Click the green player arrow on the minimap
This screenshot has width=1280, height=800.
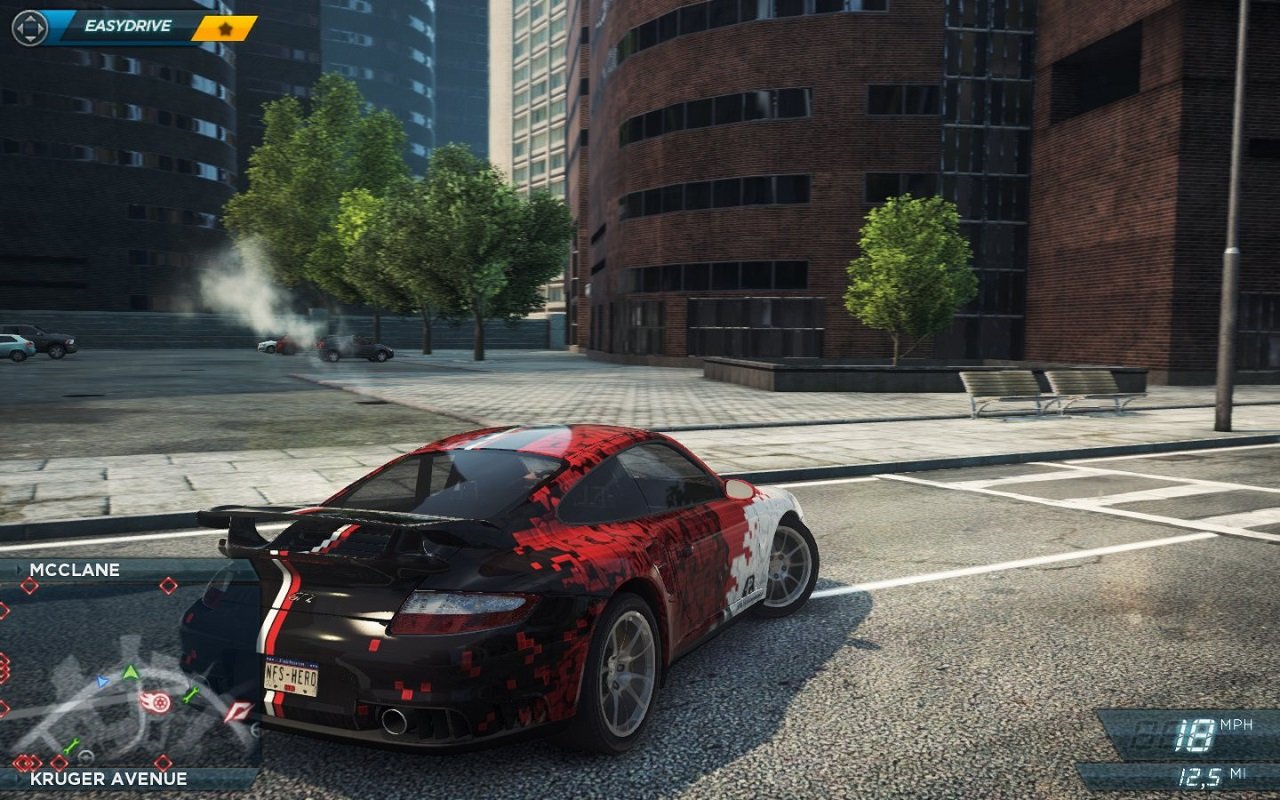(129, 673)
